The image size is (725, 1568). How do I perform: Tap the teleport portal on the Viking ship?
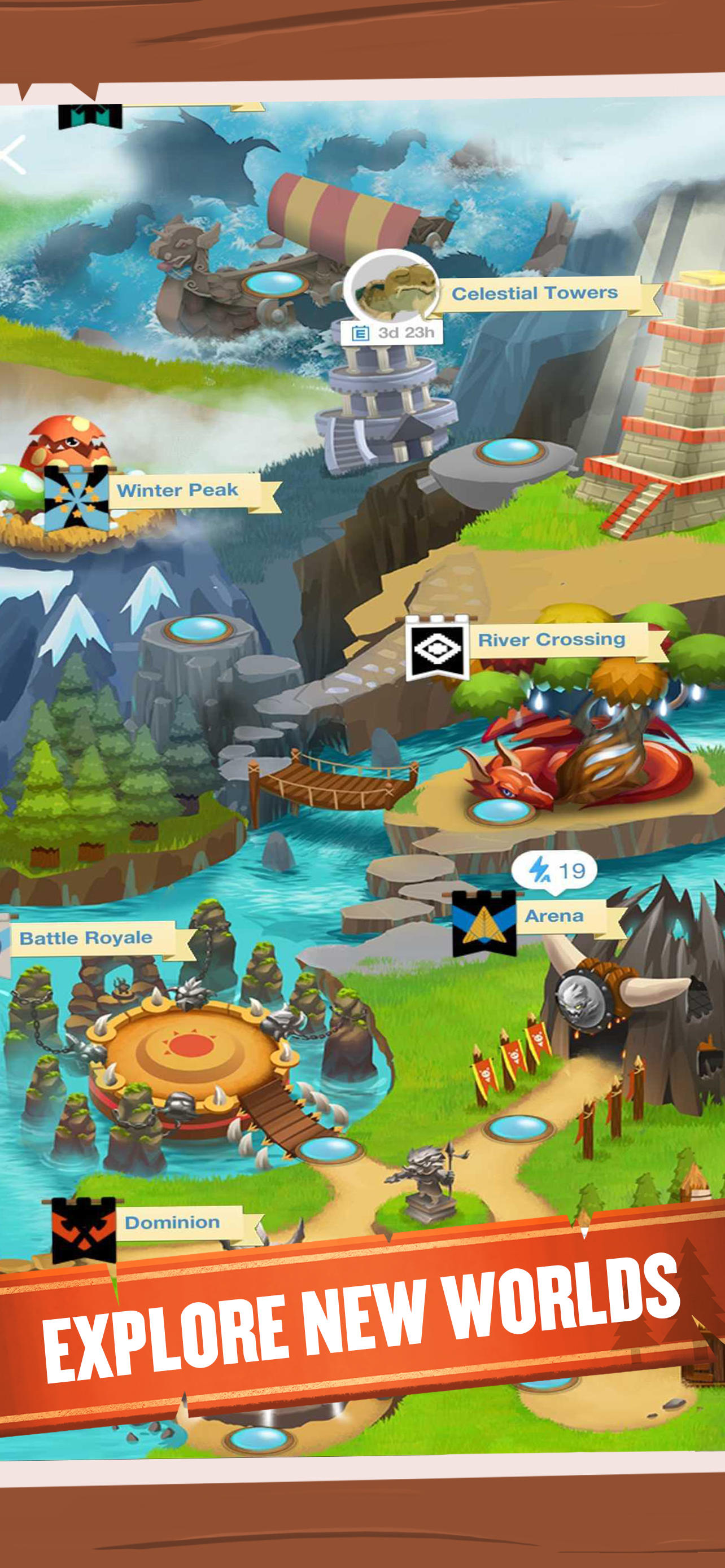click(275, 285)
